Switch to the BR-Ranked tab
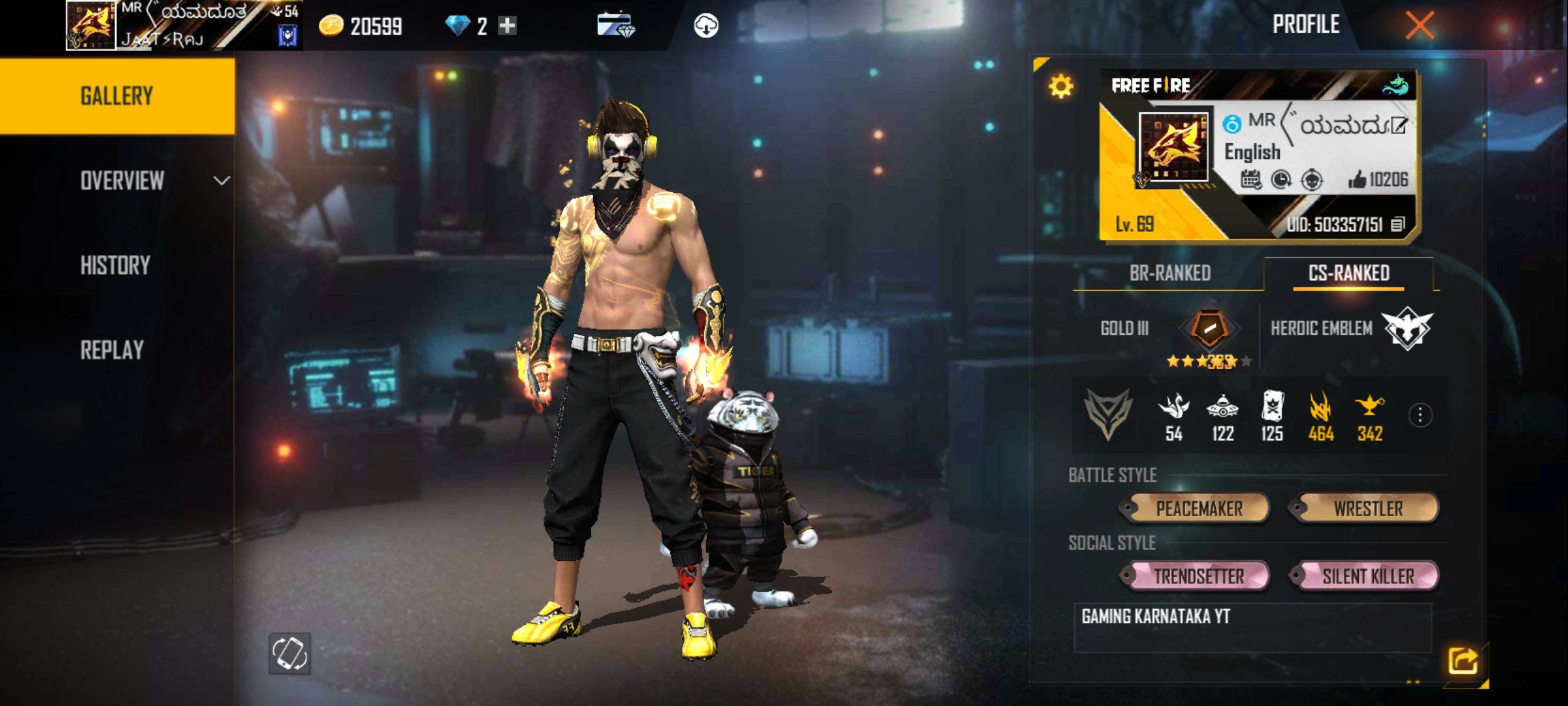The image size is (1568, 706). (1169, 273)
